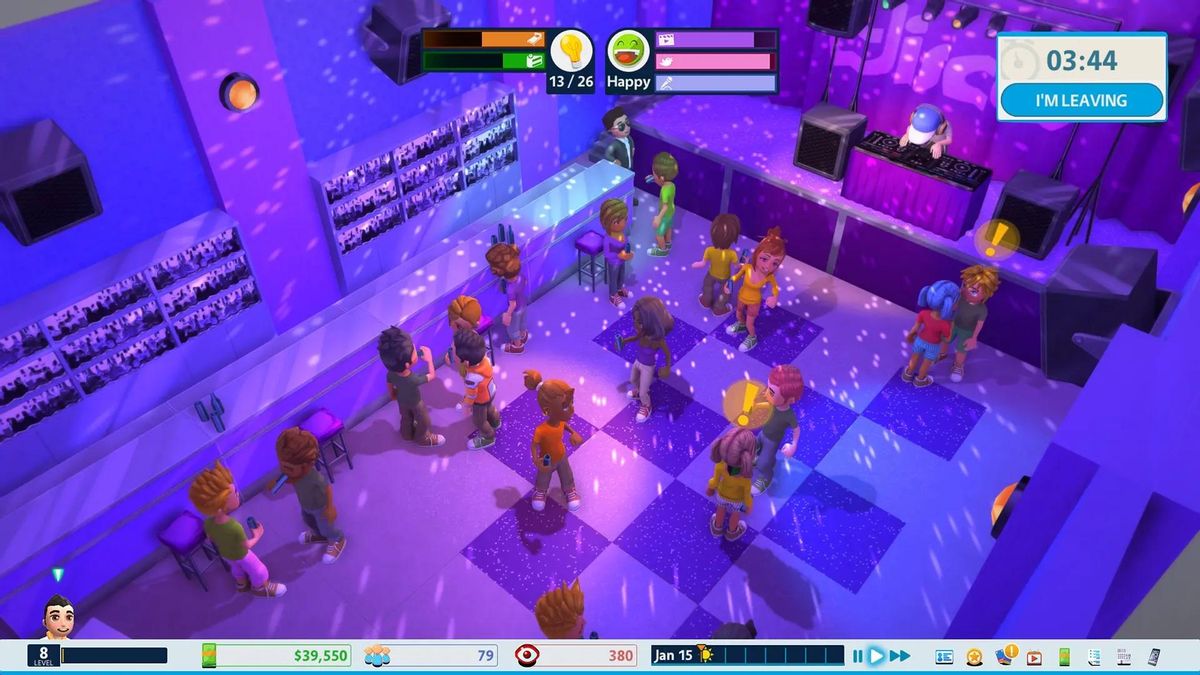Open the calendar schedule icon
This screenshot has width=1200, height=675.
pyautogui.click(x=1124, y=657)
